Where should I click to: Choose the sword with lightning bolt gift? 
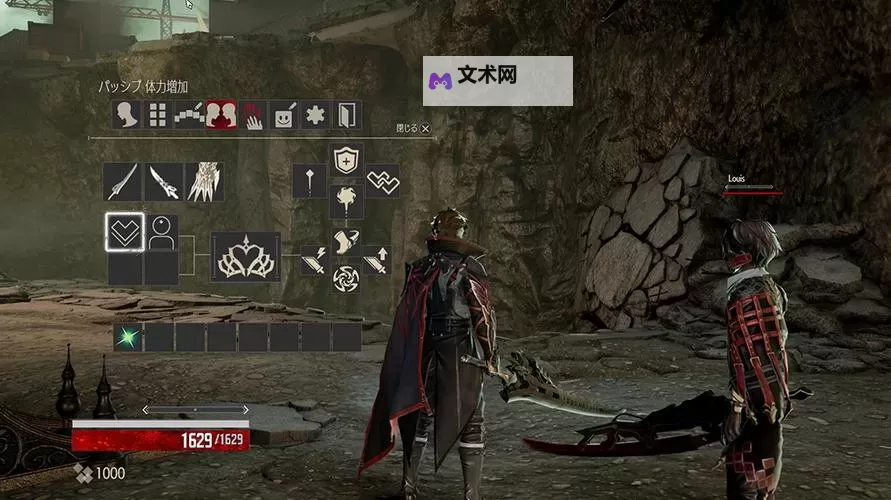click(x=314, y=259)
